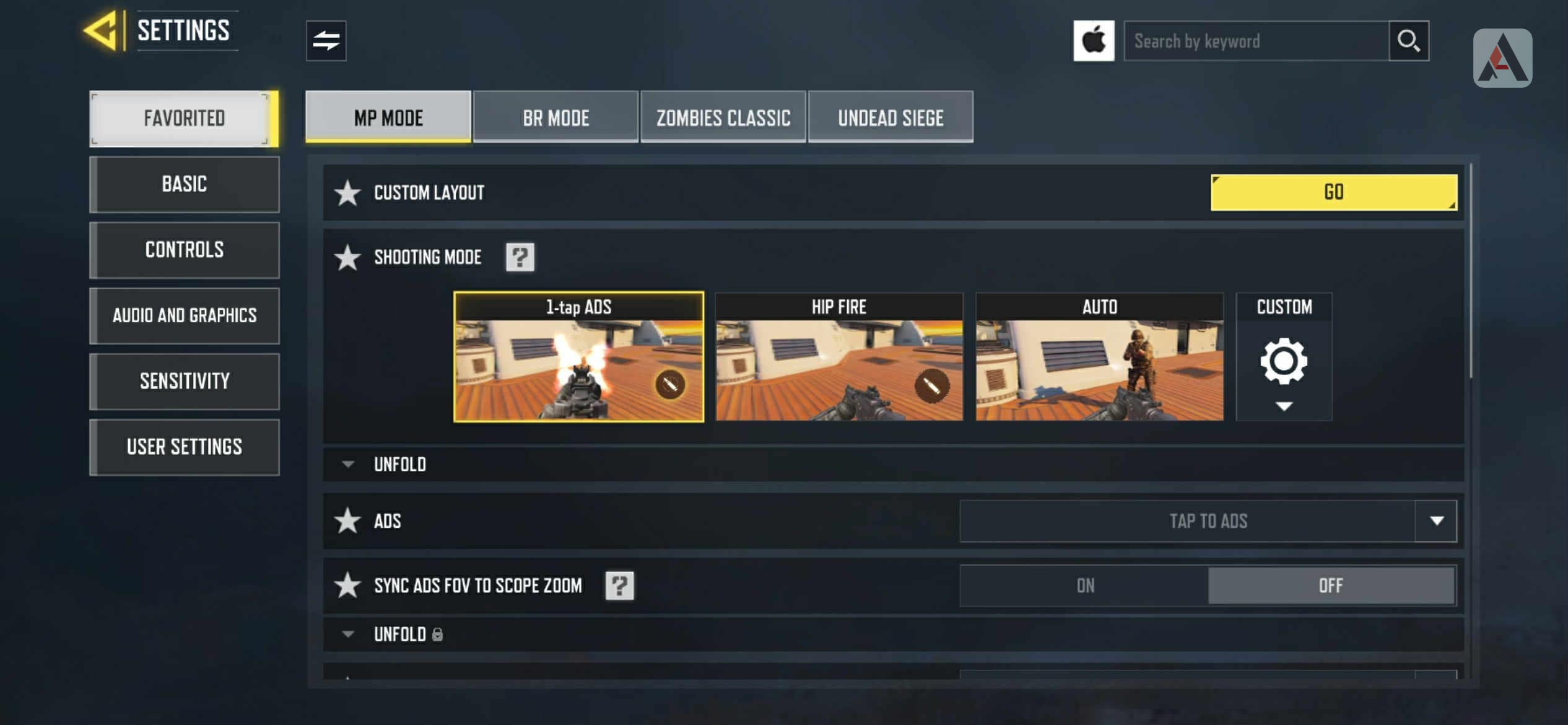The height and width of the screenshot is (725, 1568).
Task: Expand the Unfold row under Shooting Mode
Action: click(399, 464)
